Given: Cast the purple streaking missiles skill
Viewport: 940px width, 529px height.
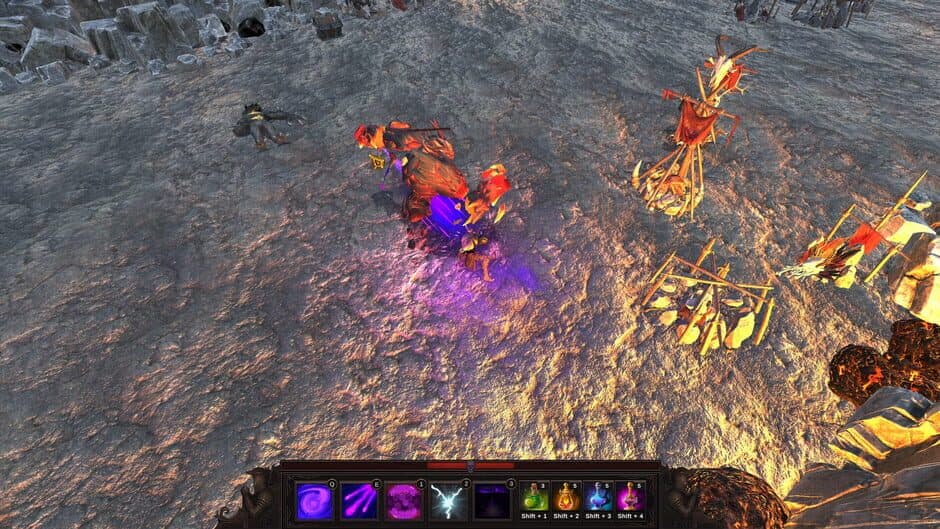Looking at the screenshot, I should click(x=358, y=500).
